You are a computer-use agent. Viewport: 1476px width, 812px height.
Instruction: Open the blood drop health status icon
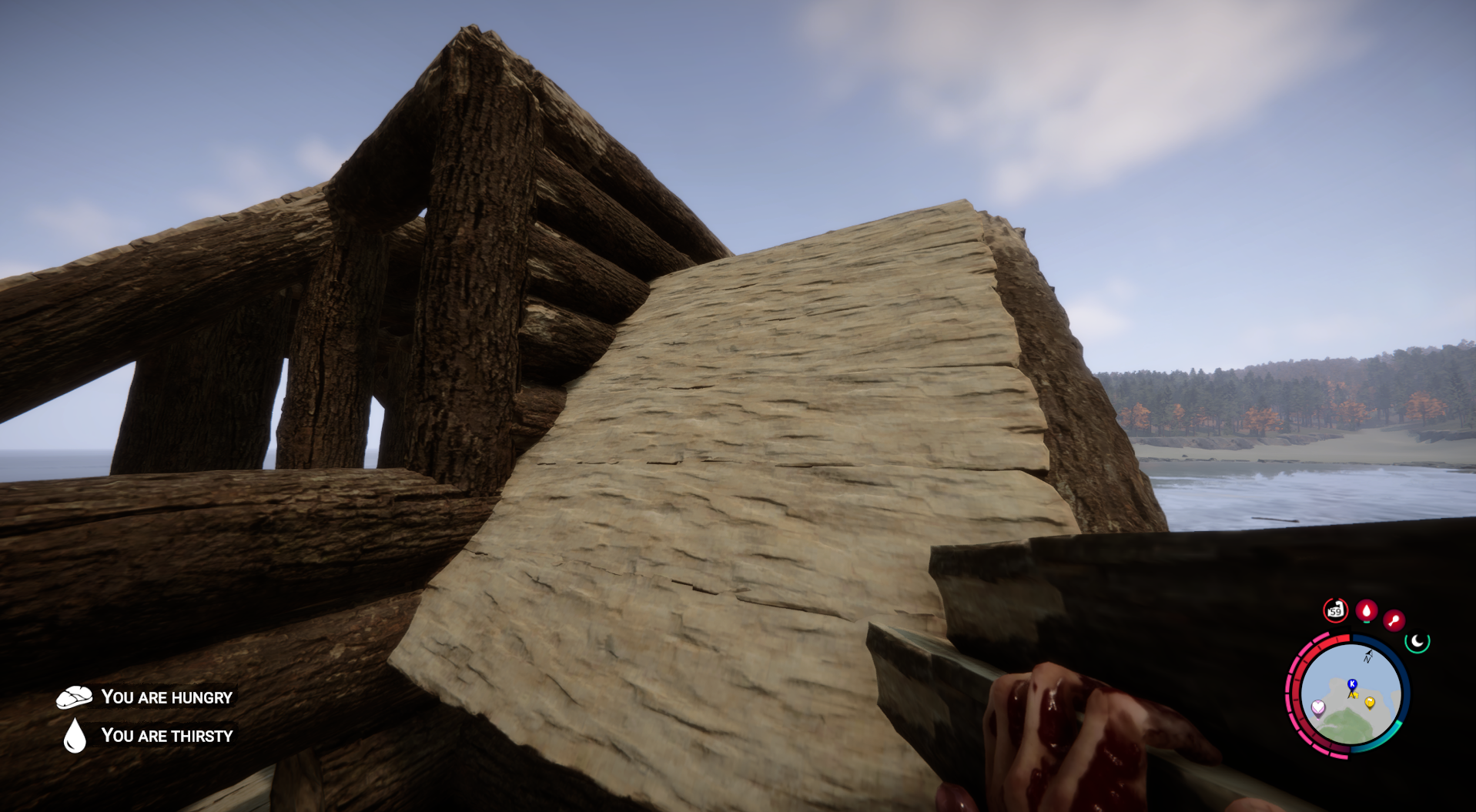coord(1367,610)
